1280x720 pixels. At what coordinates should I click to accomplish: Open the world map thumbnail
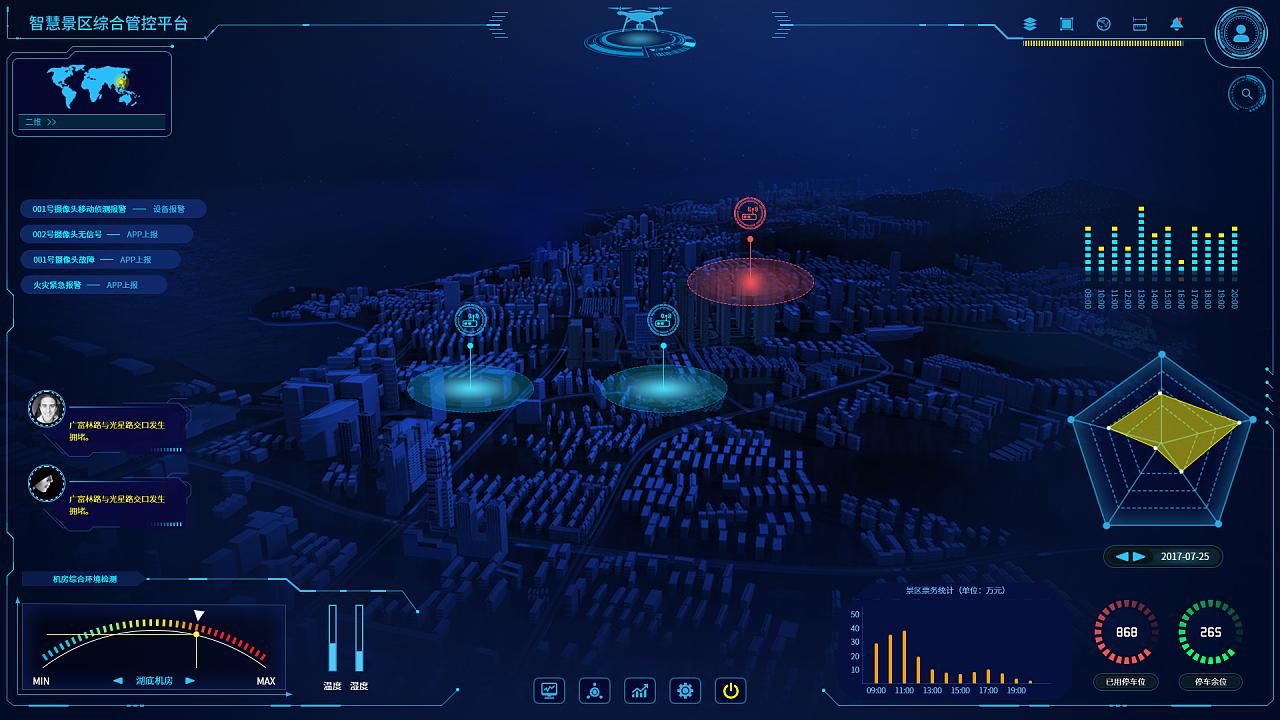(92, 86)
